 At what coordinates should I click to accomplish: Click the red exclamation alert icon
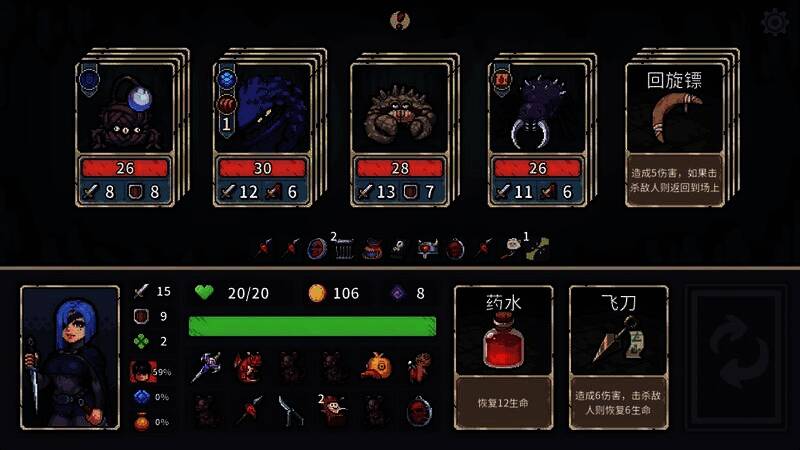401,19
